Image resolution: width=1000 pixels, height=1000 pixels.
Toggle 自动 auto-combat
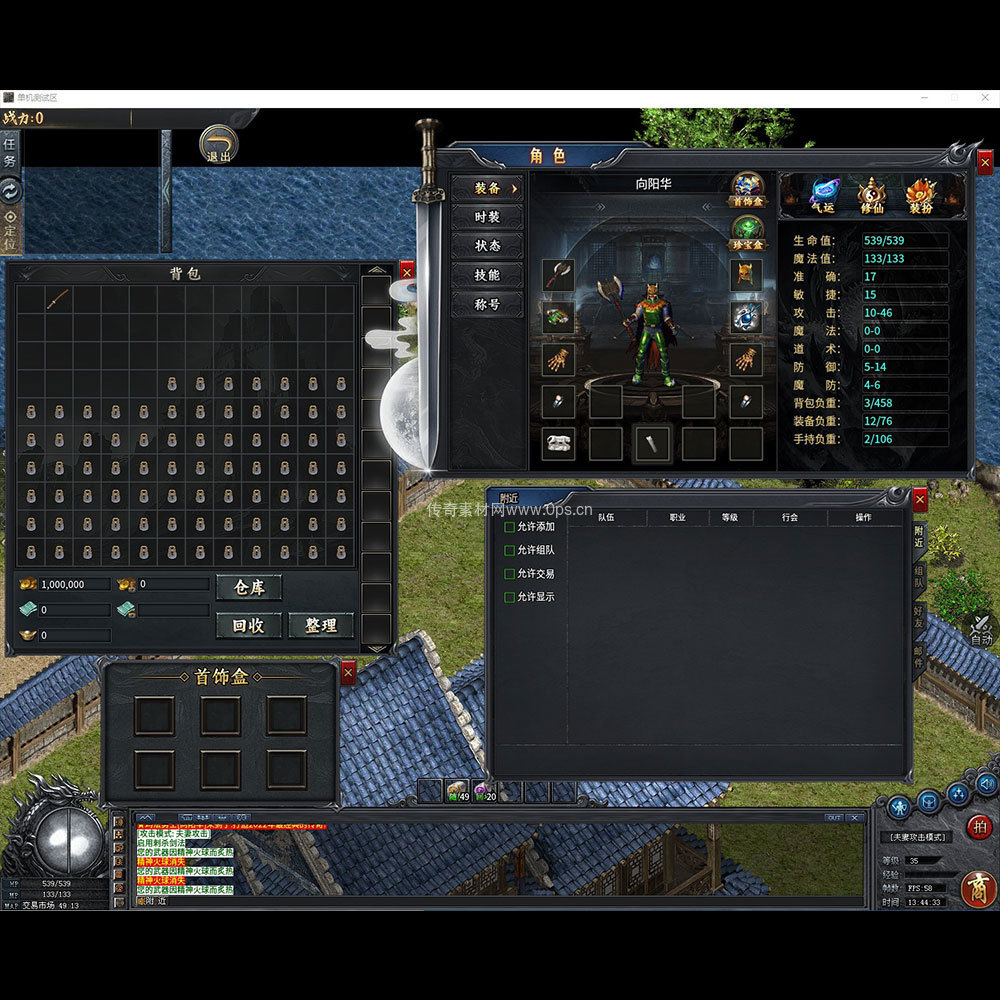(980, 632)
